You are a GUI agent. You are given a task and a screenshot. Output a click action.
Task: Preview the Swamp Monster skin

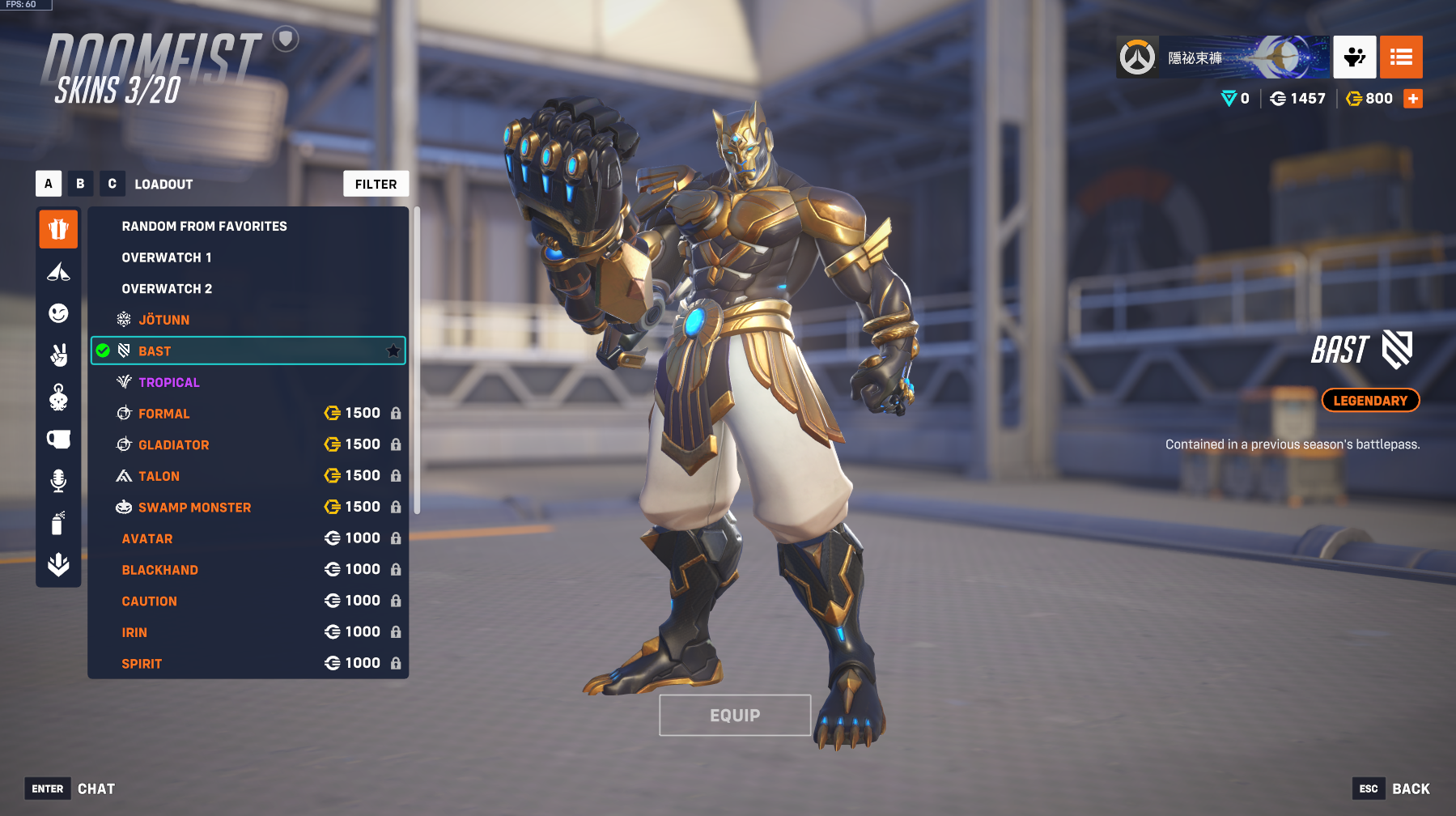194,508
